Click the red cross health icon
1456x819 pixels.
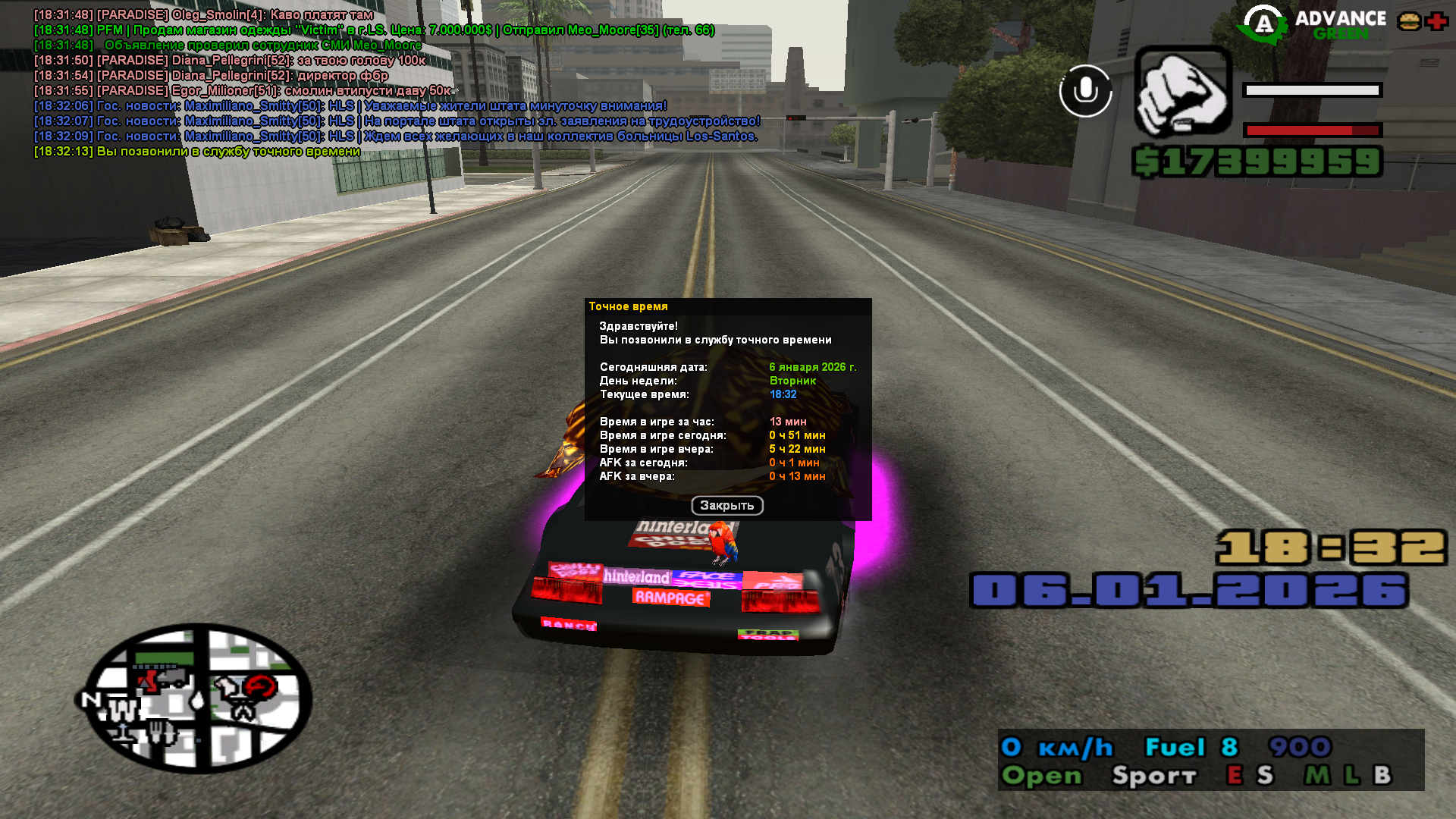(1436, 21)
